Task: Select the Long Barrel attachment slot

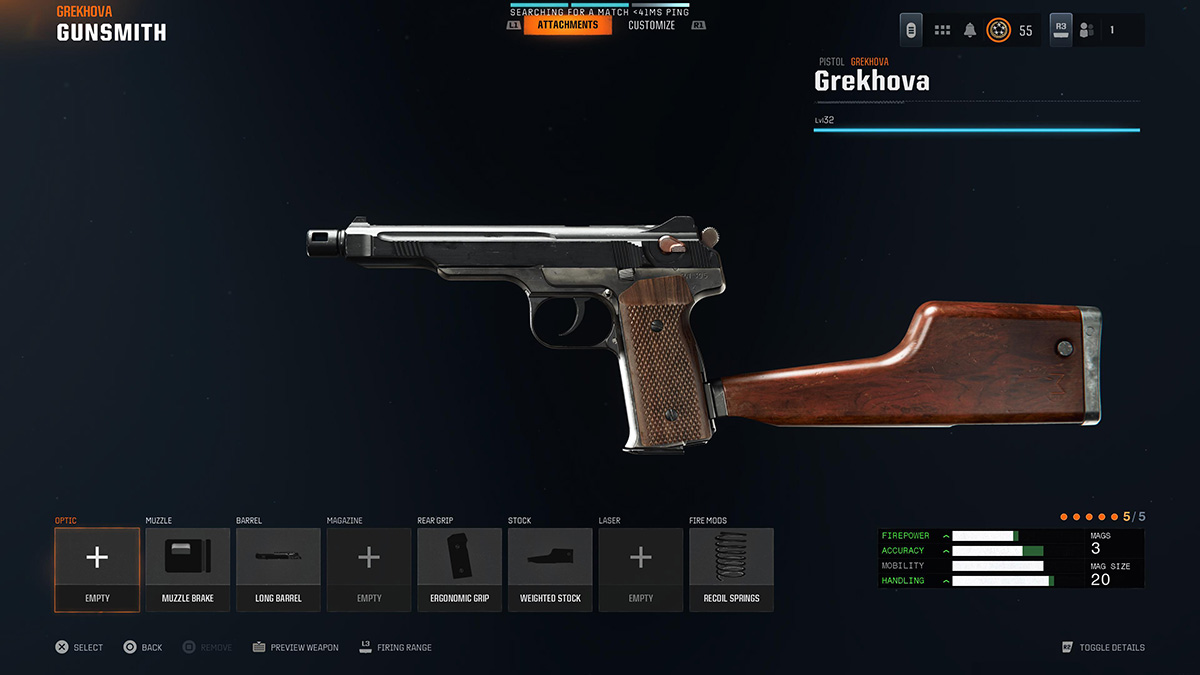Action: (278, 568)
